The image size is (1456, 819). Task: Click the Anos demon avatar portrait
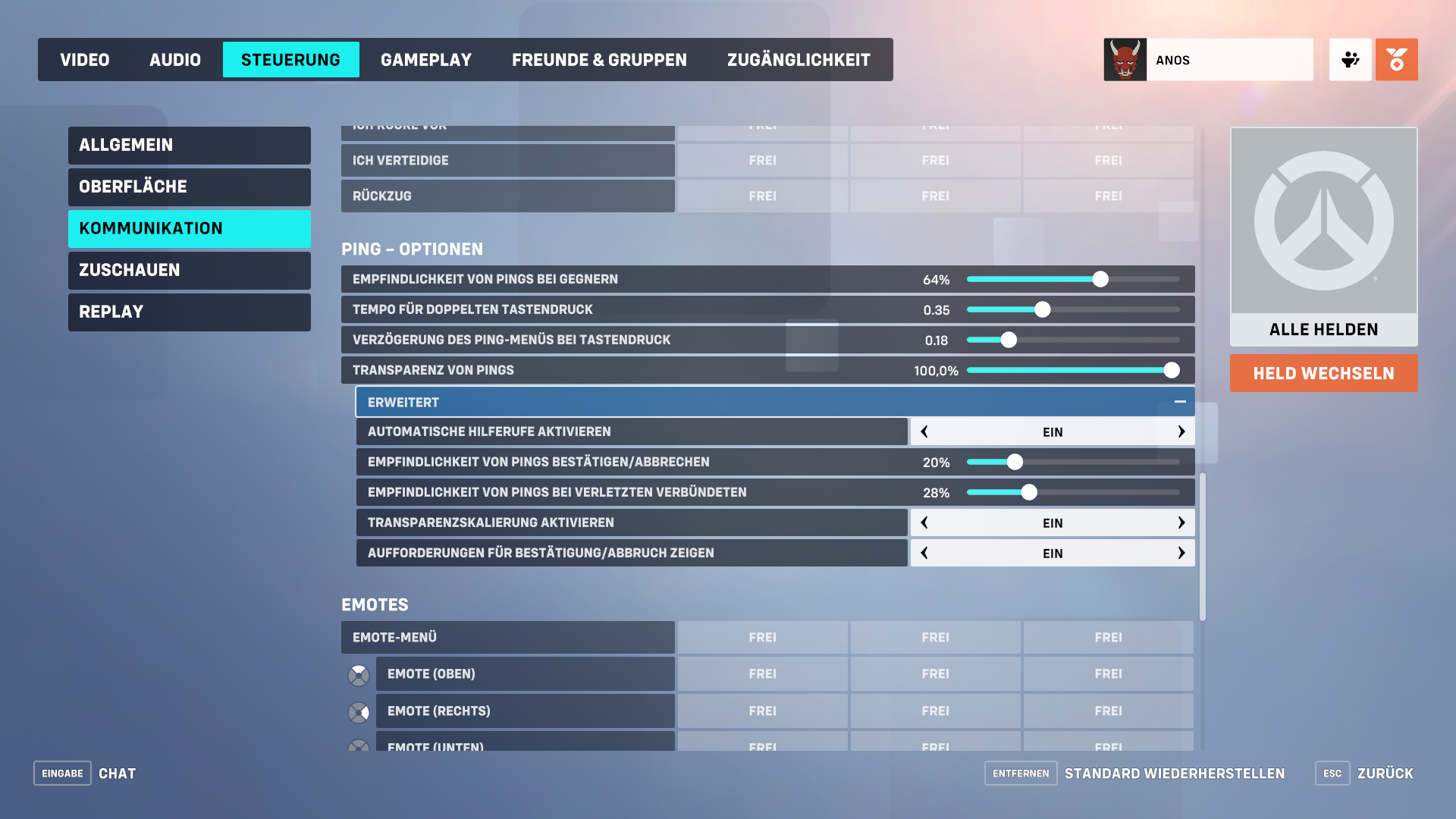1125,59
